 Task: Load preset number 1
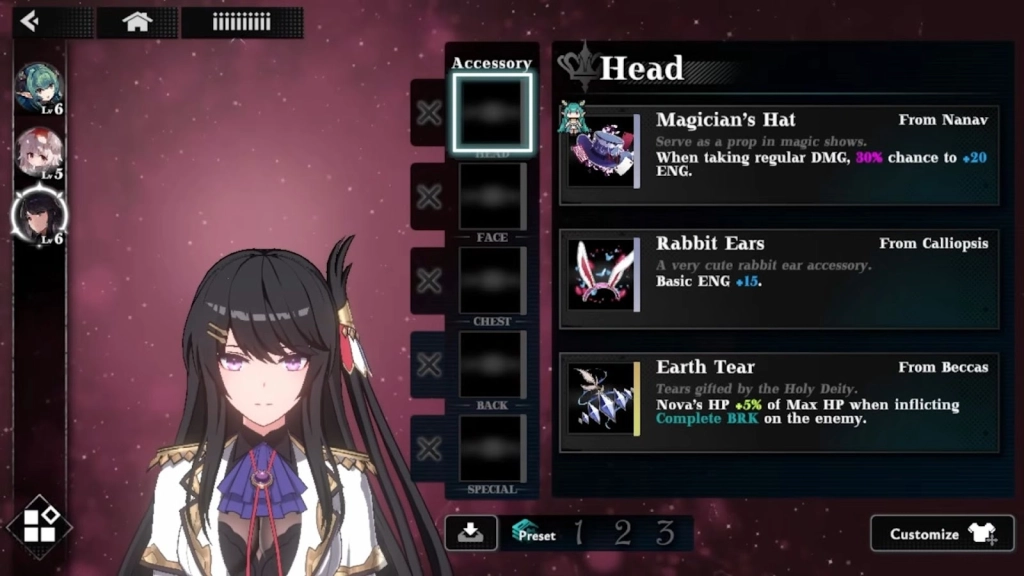[x=578, y=533]
